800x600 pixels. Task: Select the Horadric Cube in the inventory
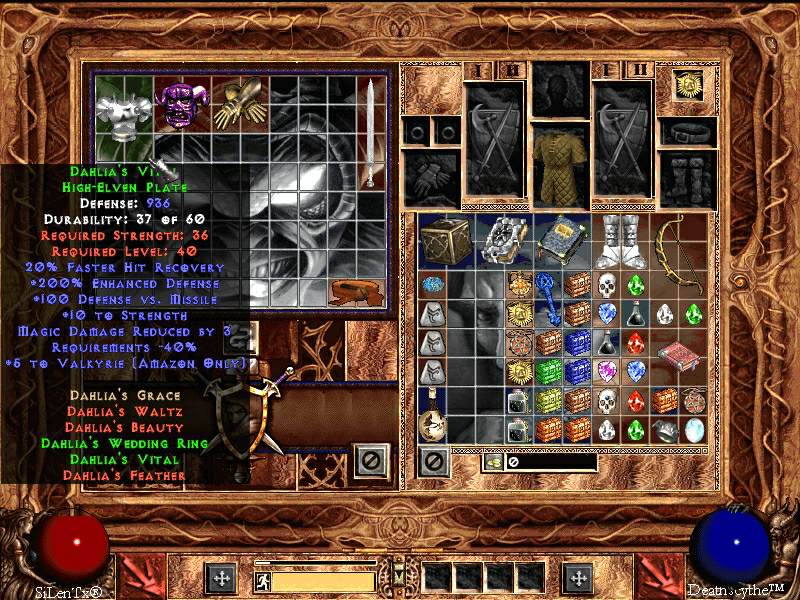click(444, 241)
